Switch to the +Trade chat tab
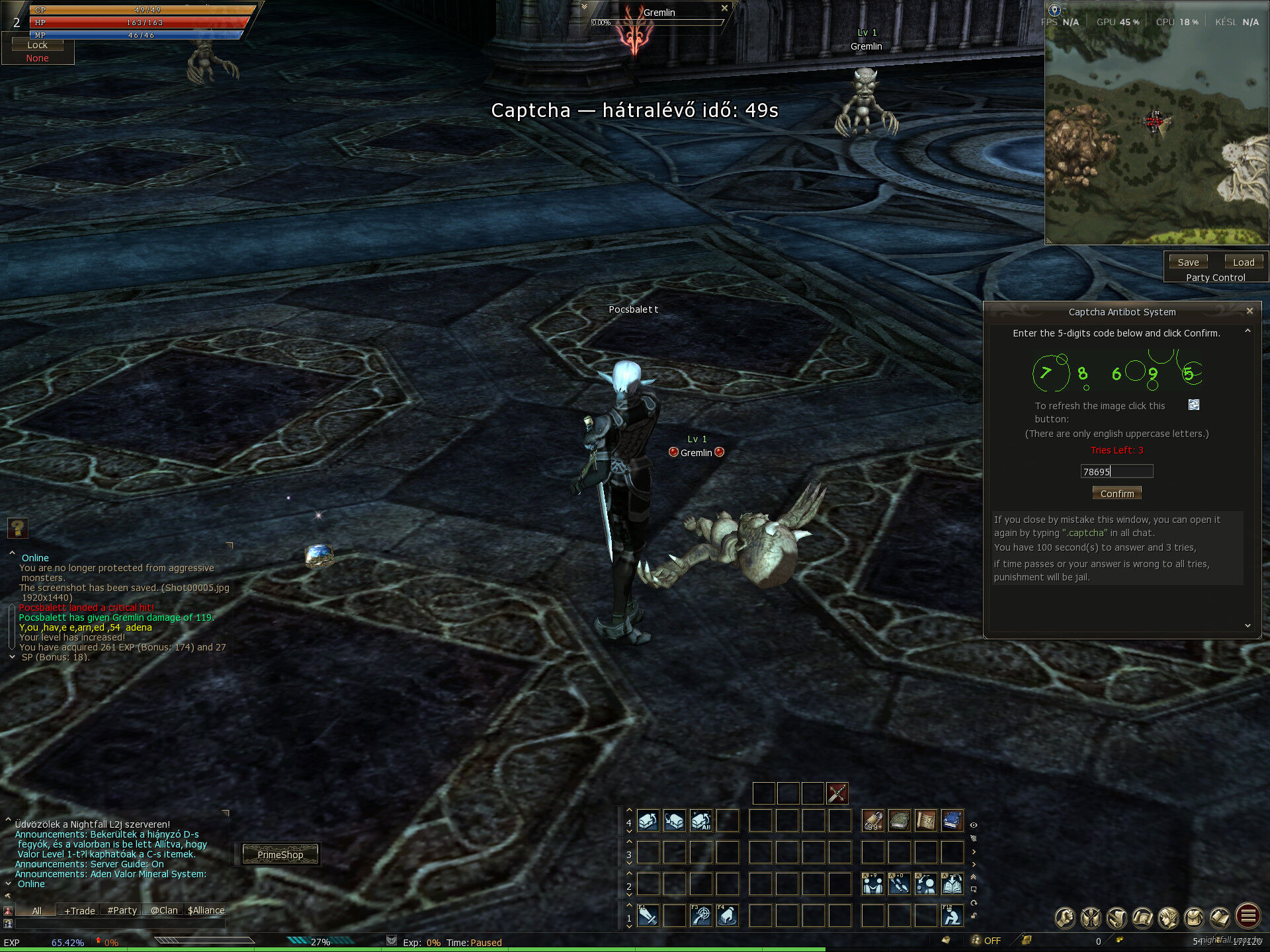Screen dimensions: 1270x952 pyautogui.click(x=79, y=910)
